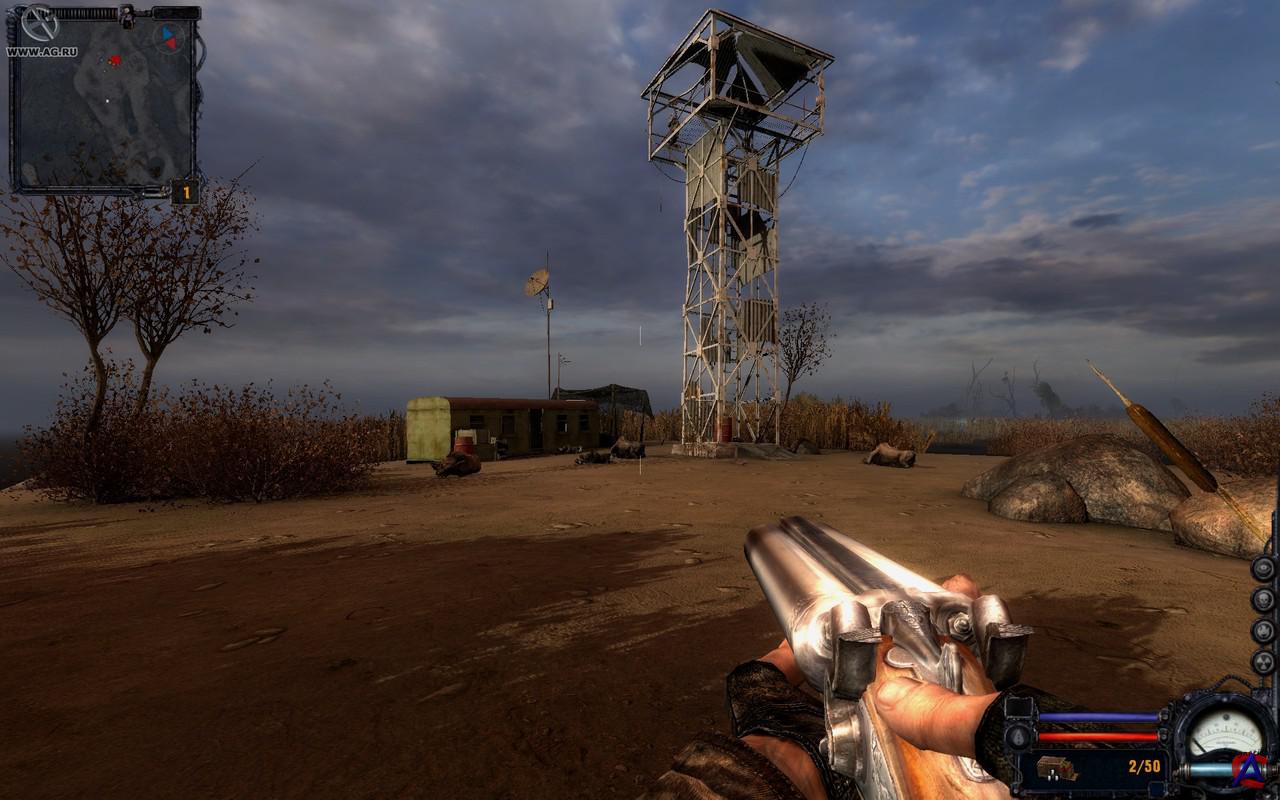Viewport: 1280px width, 800px height.
Task: Click the red and blue compass arrows
Action: click(x=169, y=37)
